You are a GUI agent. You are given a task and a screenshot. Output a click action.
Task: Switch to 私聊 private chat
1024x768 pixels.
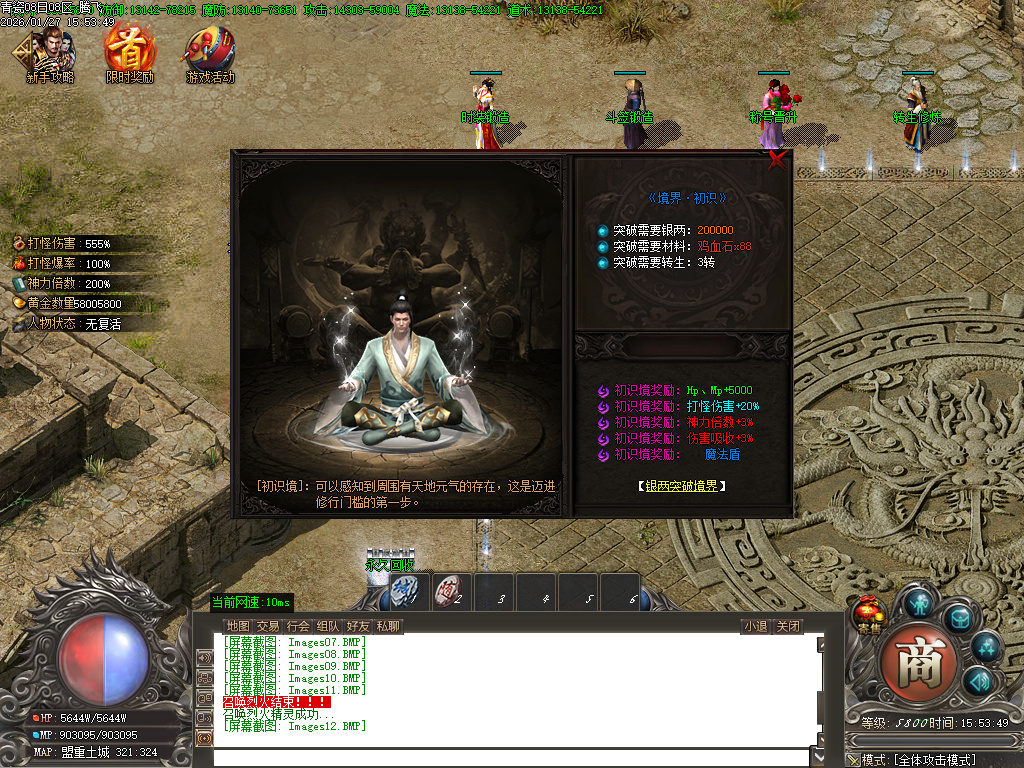coord(388,627)
